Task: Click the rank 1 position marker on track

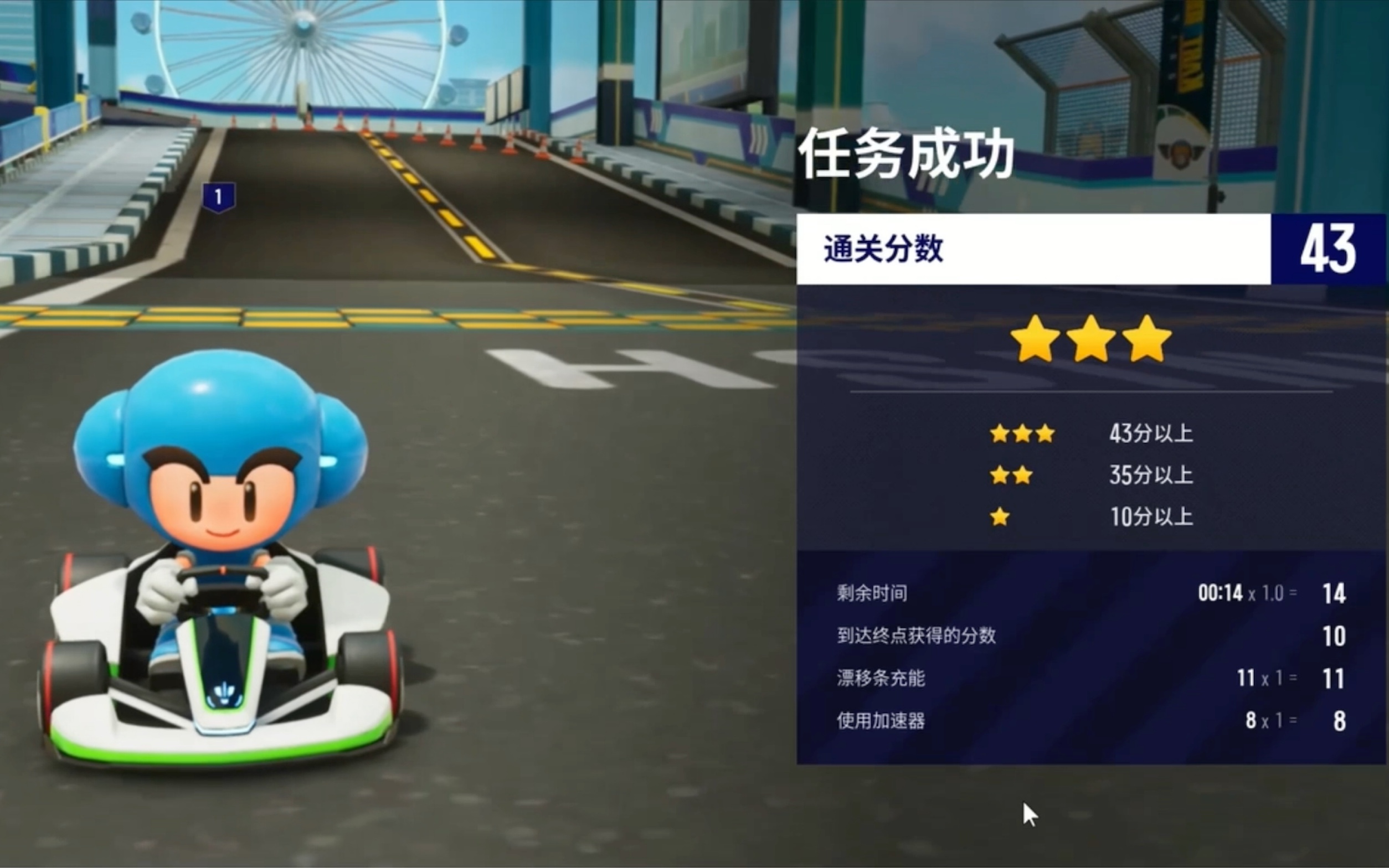Action: click(219, 197)
